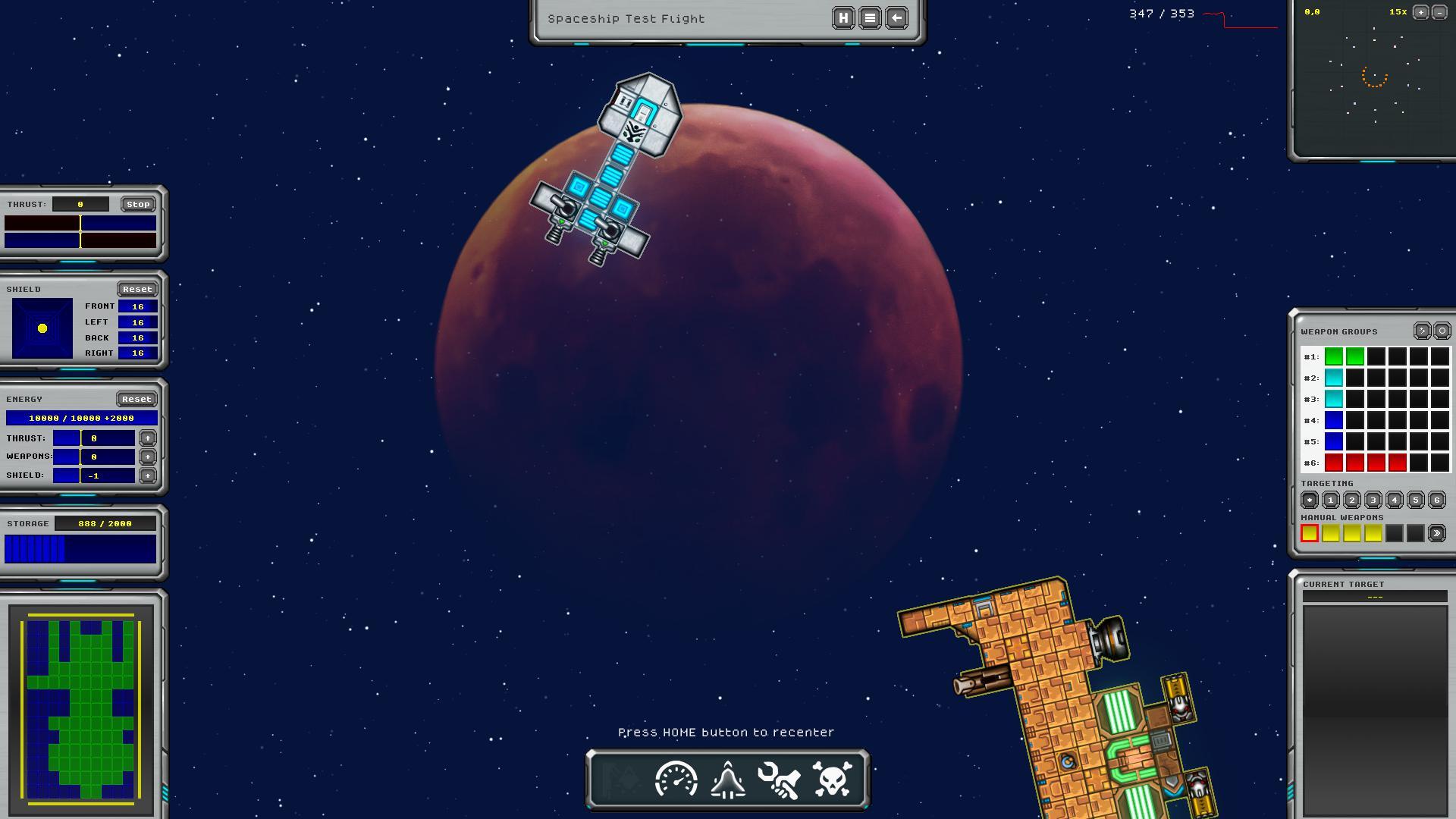Select the speedometer flight mode icon
Viewport: 1456px width, 819px height.
coord(676,778)
